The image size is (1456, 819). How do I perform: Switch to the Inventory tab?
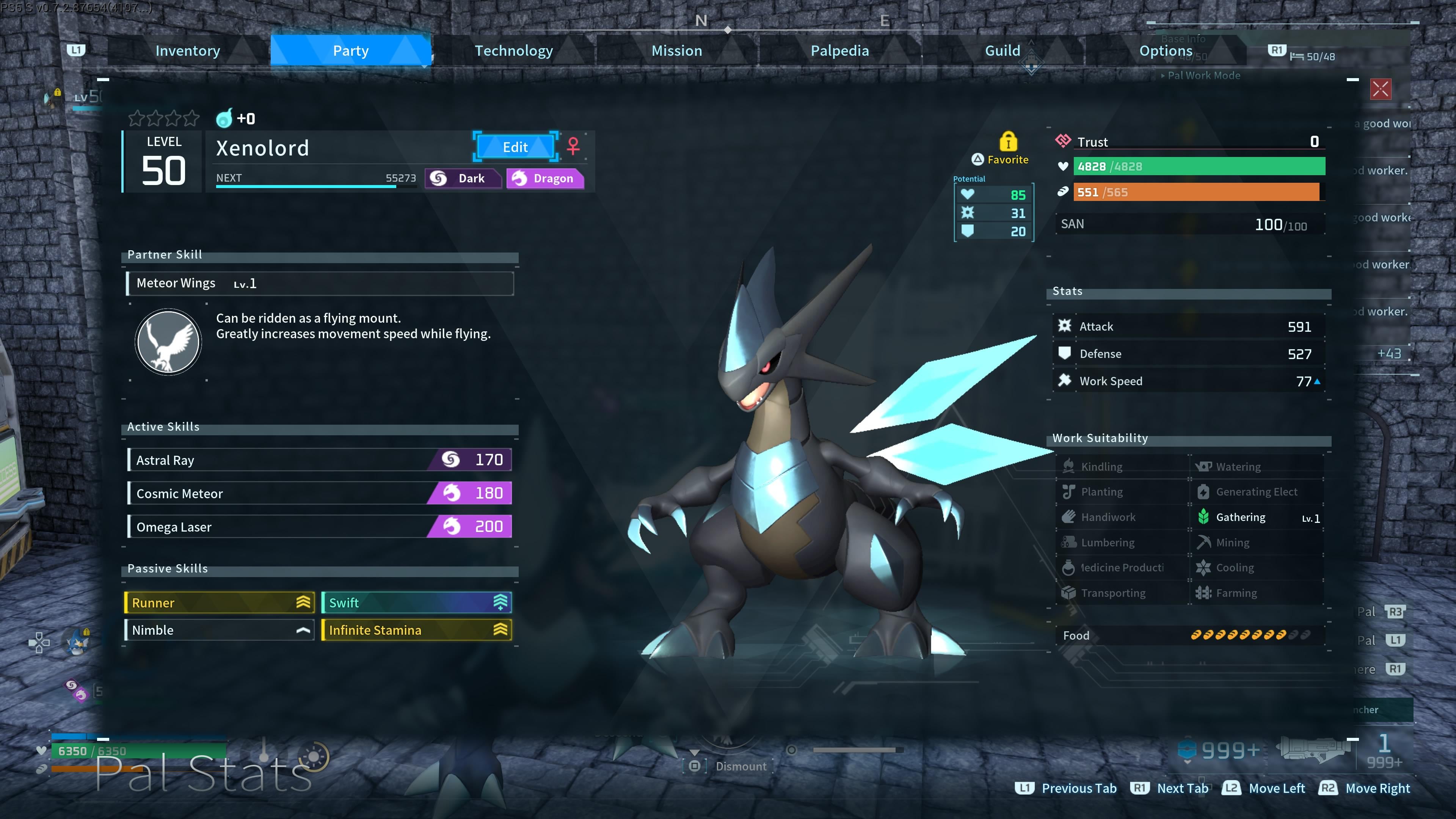[188, 51]
